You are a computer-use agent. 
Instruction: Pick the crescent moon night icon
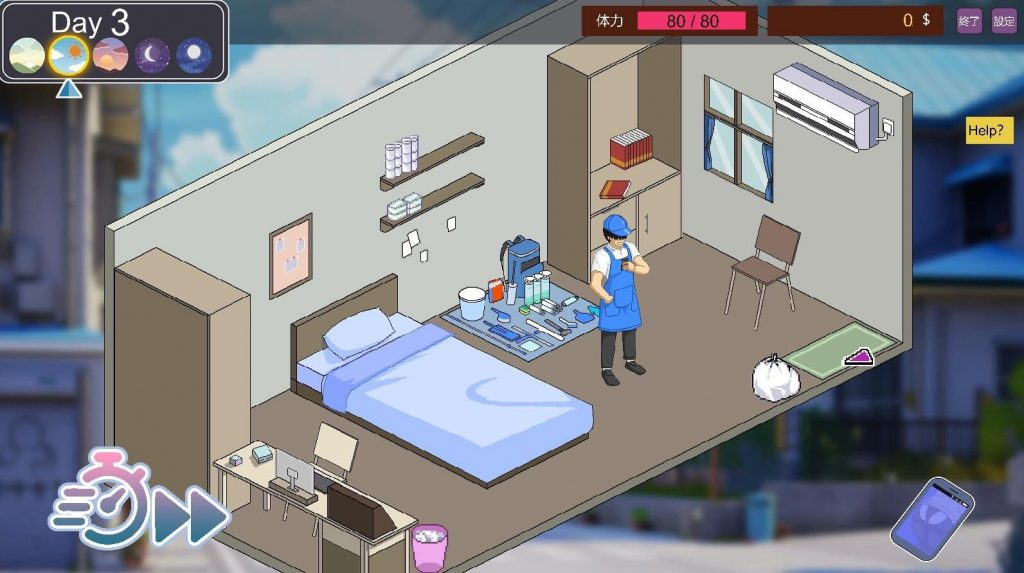152,55
